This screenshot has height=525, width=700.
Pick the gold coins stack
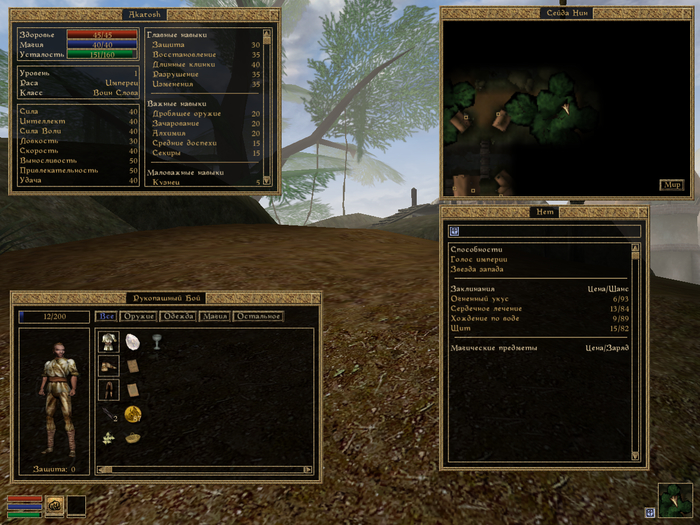coord(132,413)
